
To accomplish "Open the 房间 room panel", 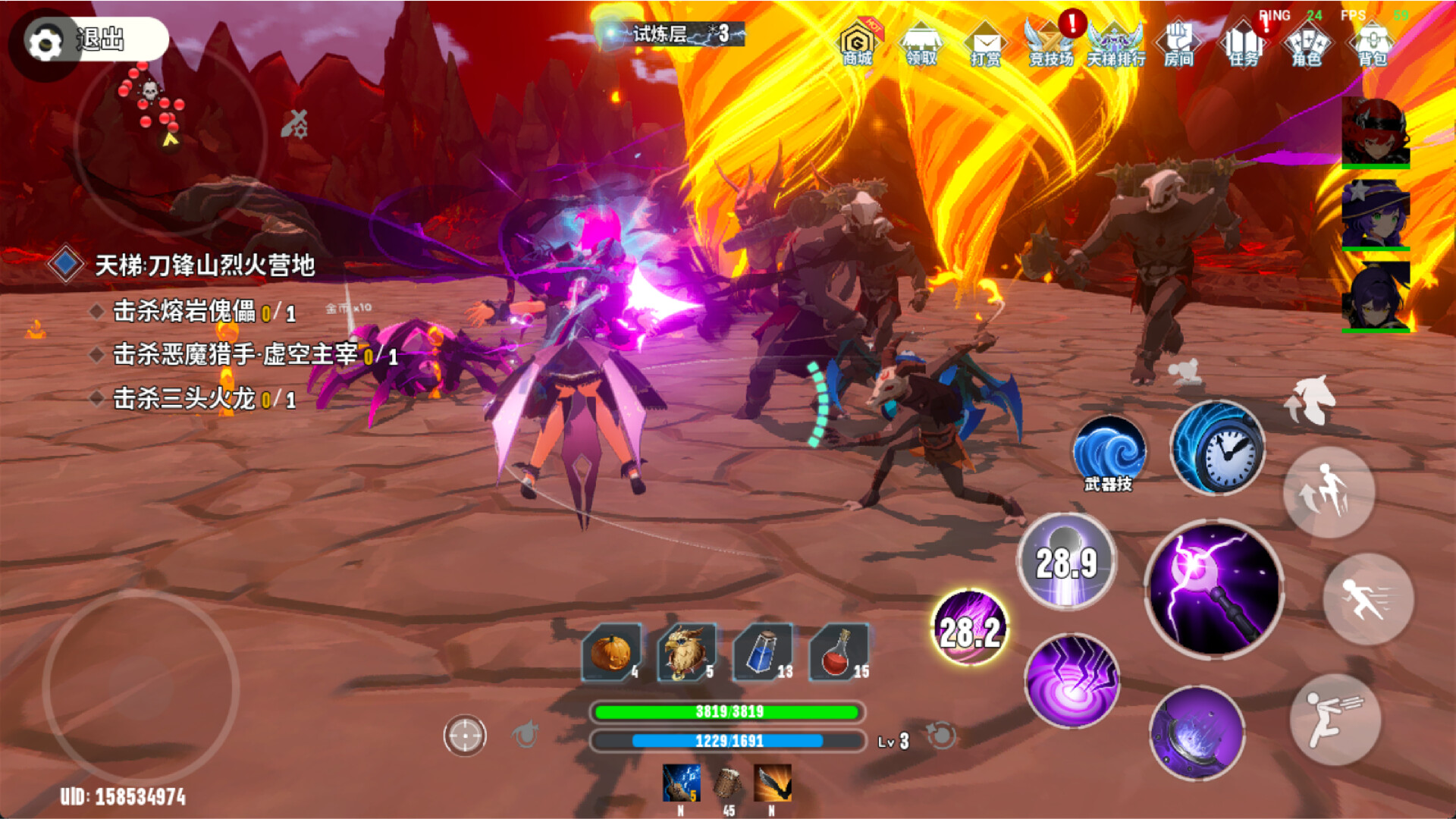I will click(1177, 42).
